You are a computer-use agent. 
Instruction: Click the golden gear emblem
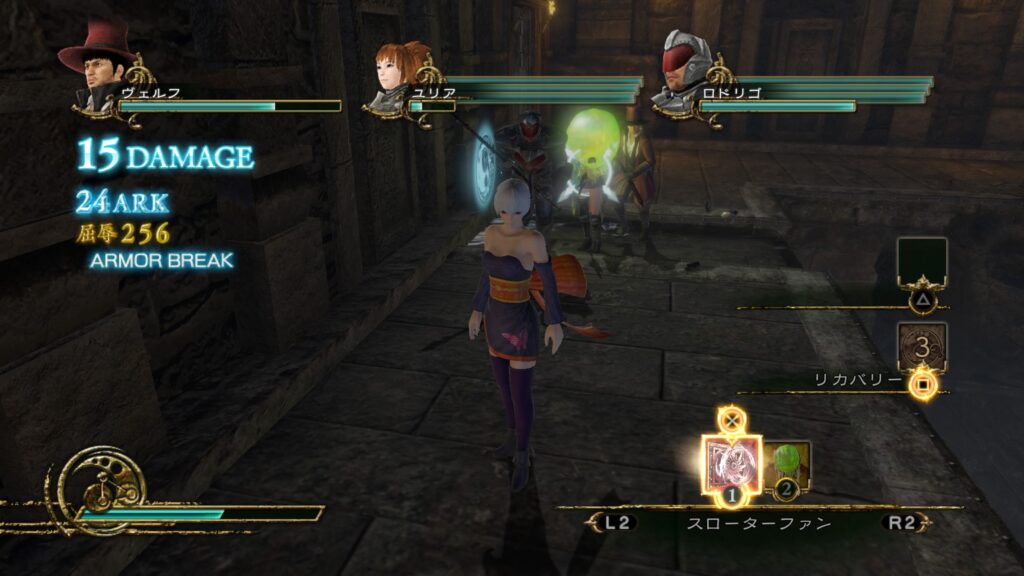(x=100, y=488)
